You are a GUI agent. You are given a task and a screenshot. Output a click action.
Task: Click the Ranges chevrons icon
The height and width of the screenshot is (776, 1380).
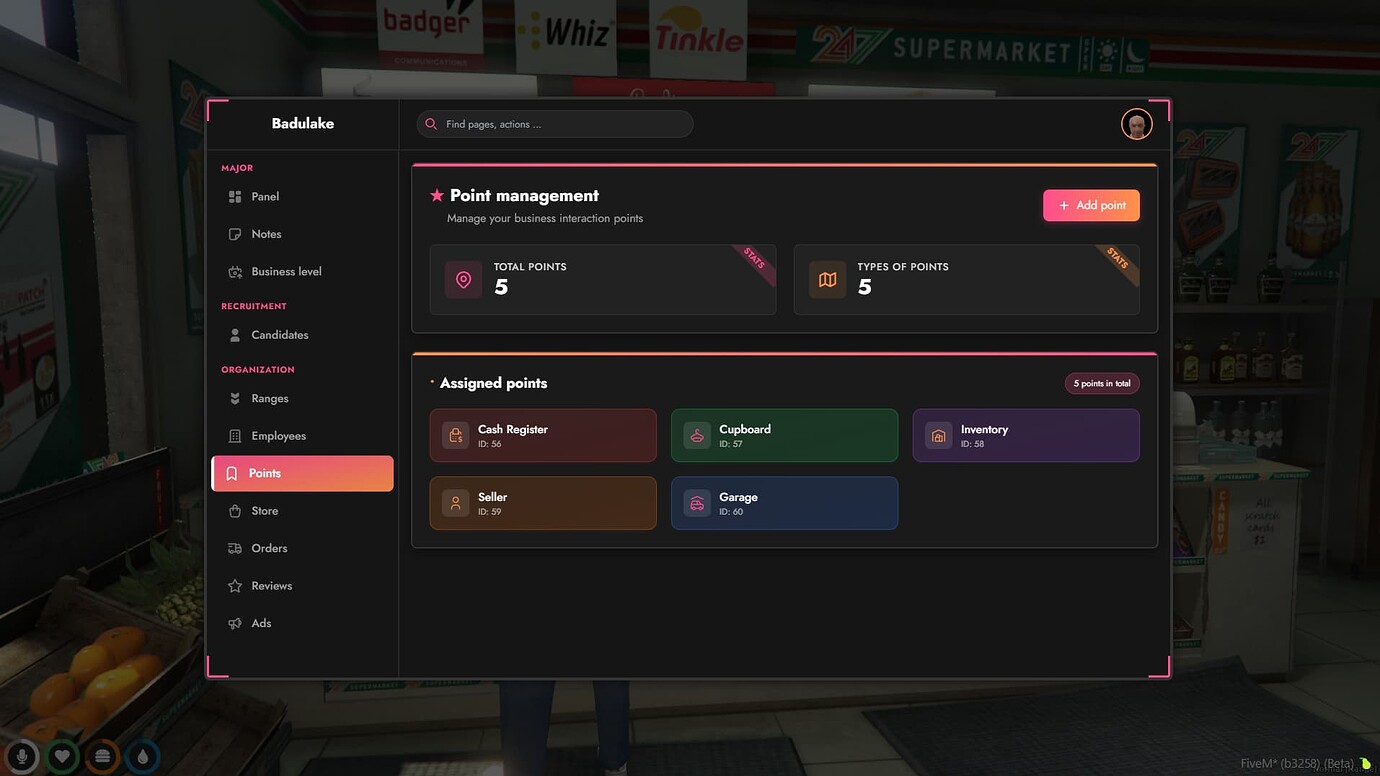click(x=233, y=398)
